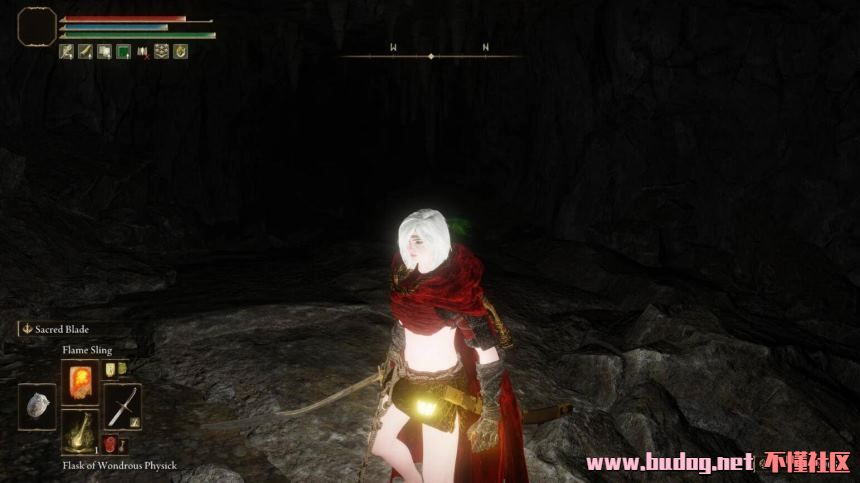The height and width of the screenshot is (483, 860).
Task: Click the empty octagonal frame beside the health bar
Action: tap(37, 26)
